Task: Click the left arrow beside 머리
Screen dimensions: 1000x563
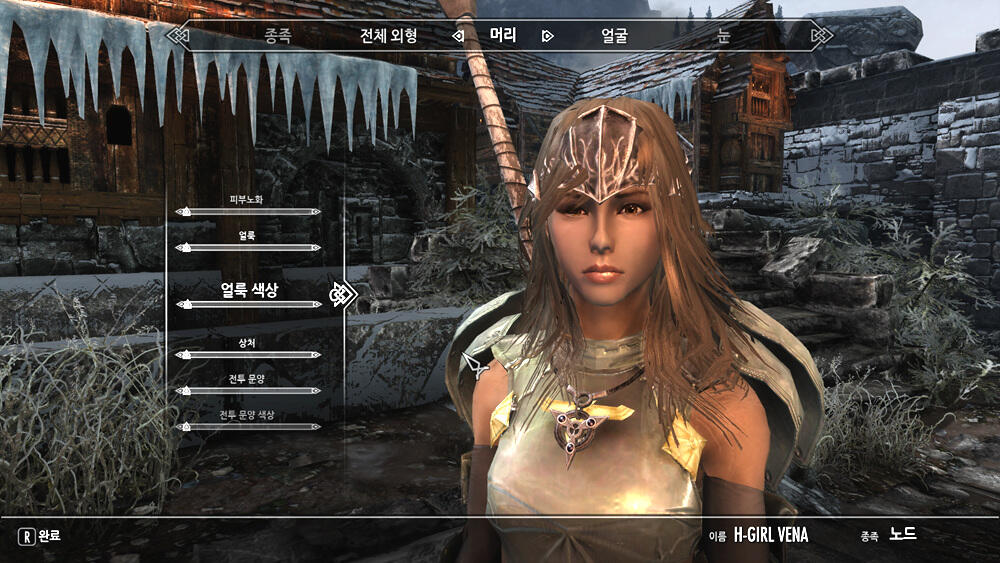Action: [x=458, y=36]
